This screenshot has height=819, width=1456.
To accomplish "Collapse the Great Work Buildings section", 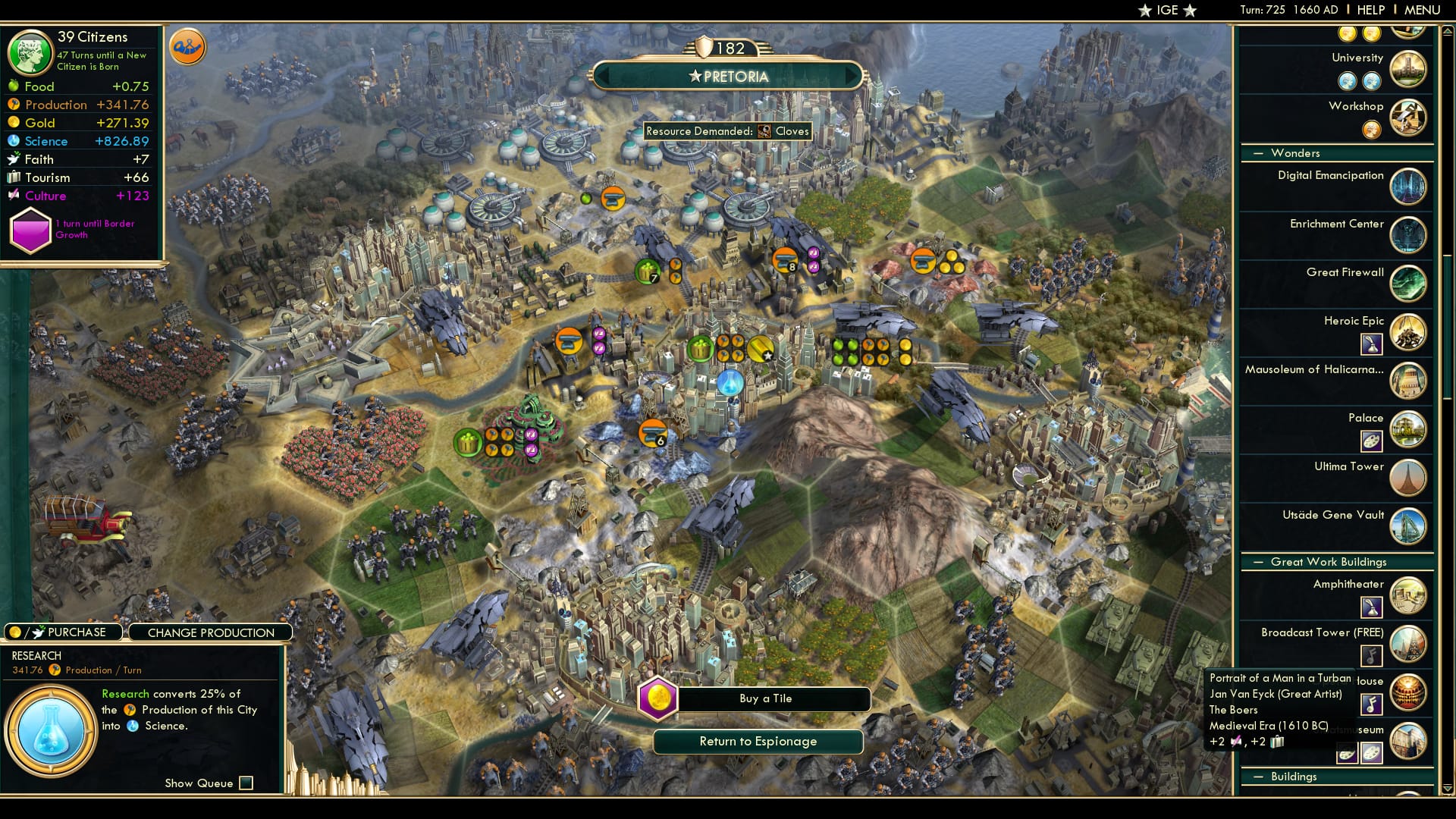I will 1258,562.
